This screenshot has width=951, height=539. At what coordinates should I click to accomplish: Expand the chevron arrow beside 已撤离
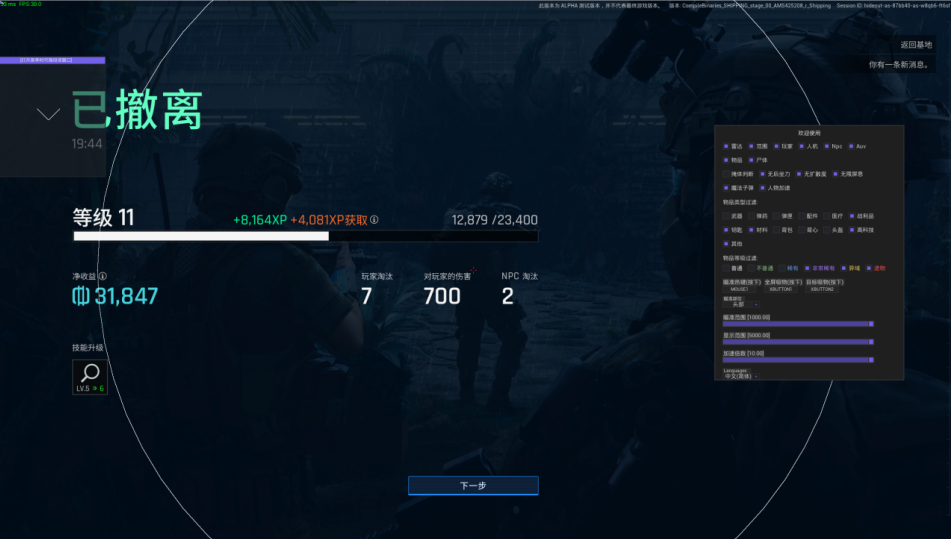48,114
